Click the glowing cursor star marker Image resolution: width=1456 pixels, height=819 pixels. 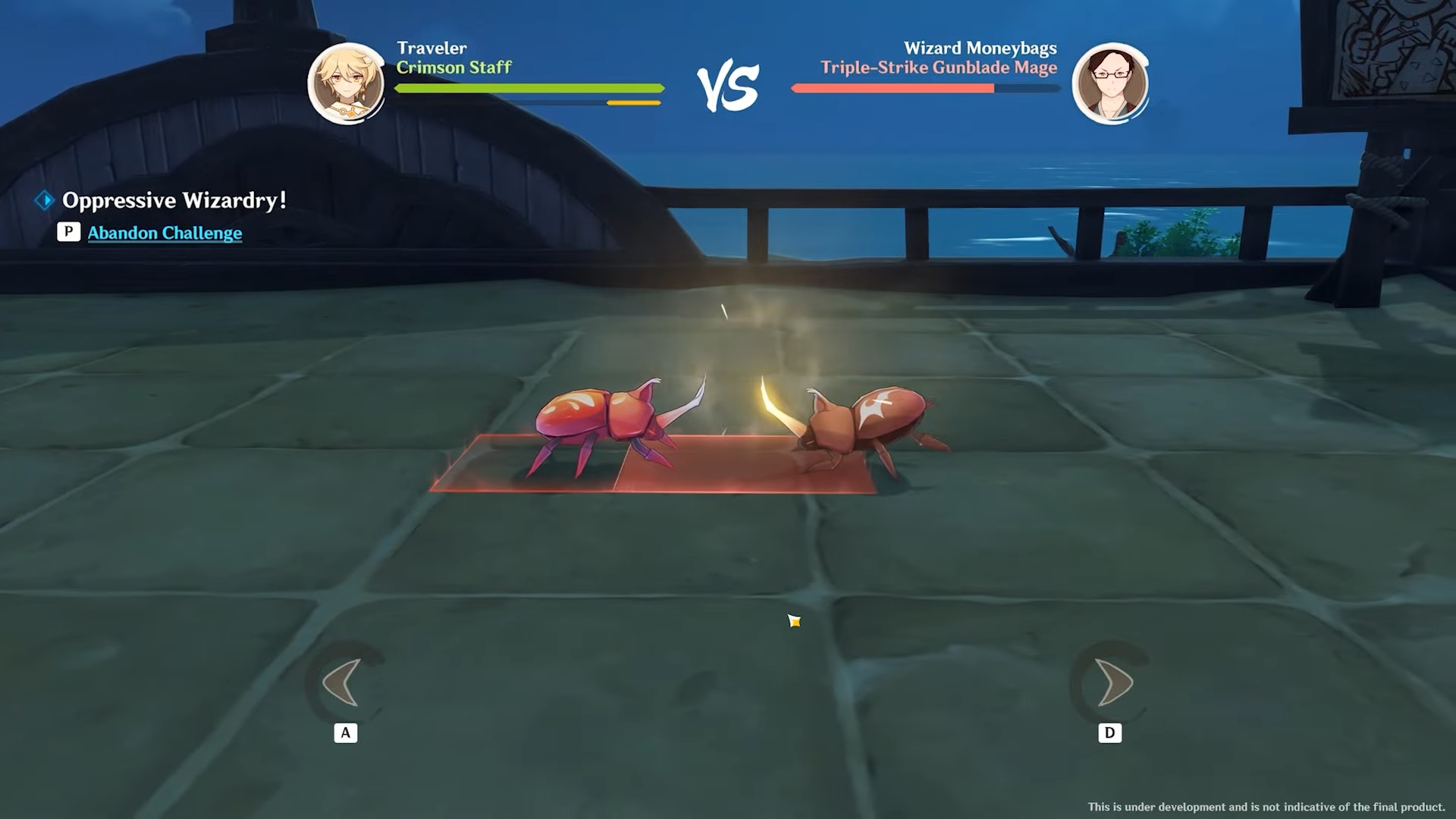793,621
